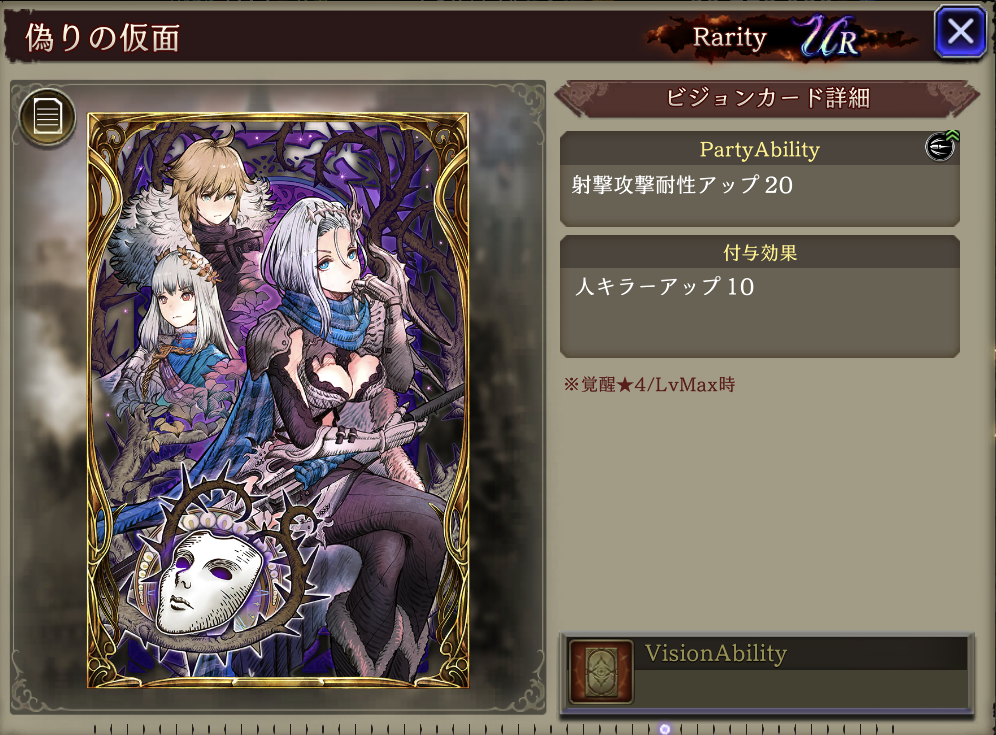
Task: Tap the PartyAbility resistance icon
Action: [x=940, y=147]
